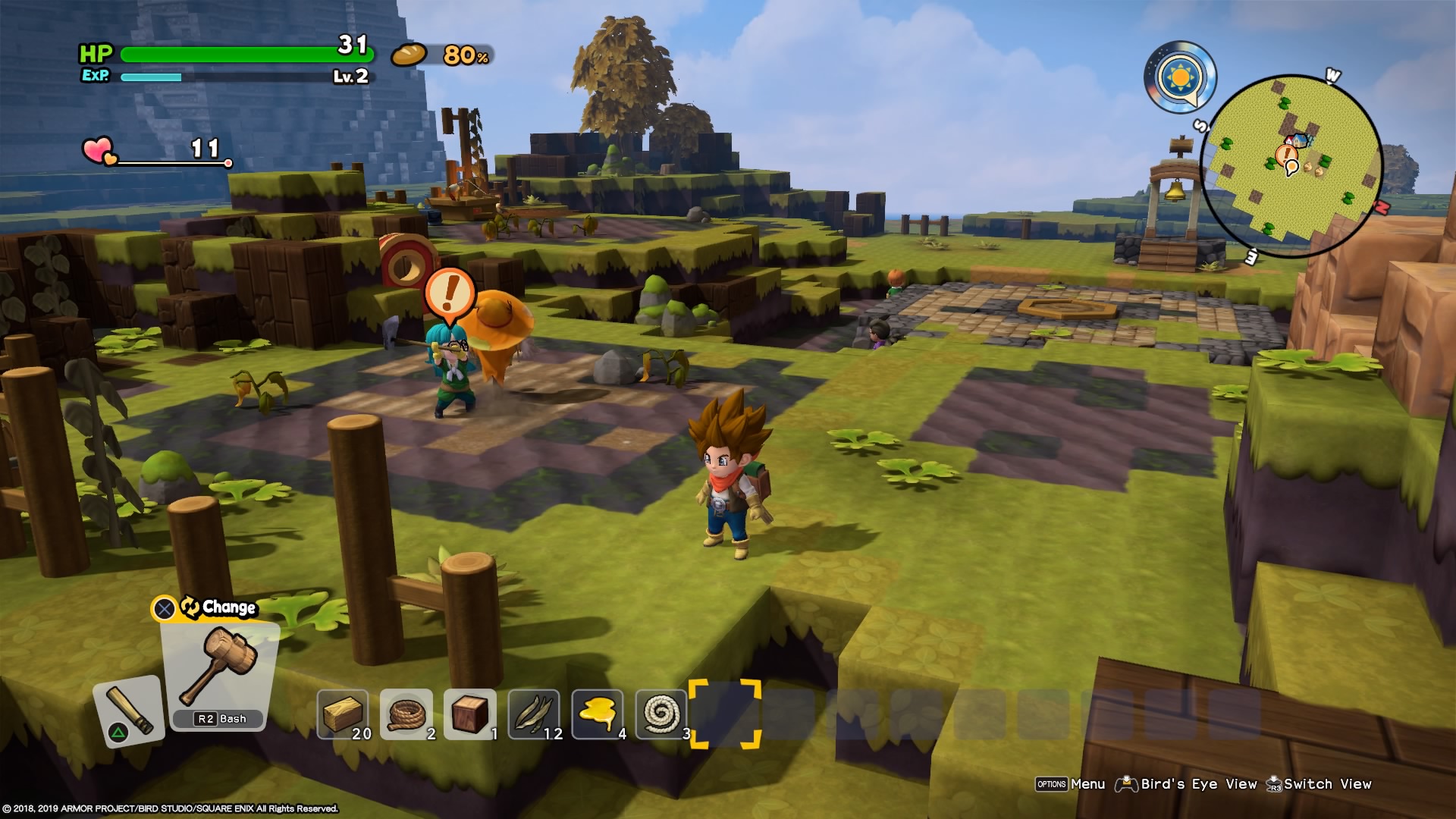Open the circular minimap
This screenshot has height=819, width=1456.
coord(1291,166)
